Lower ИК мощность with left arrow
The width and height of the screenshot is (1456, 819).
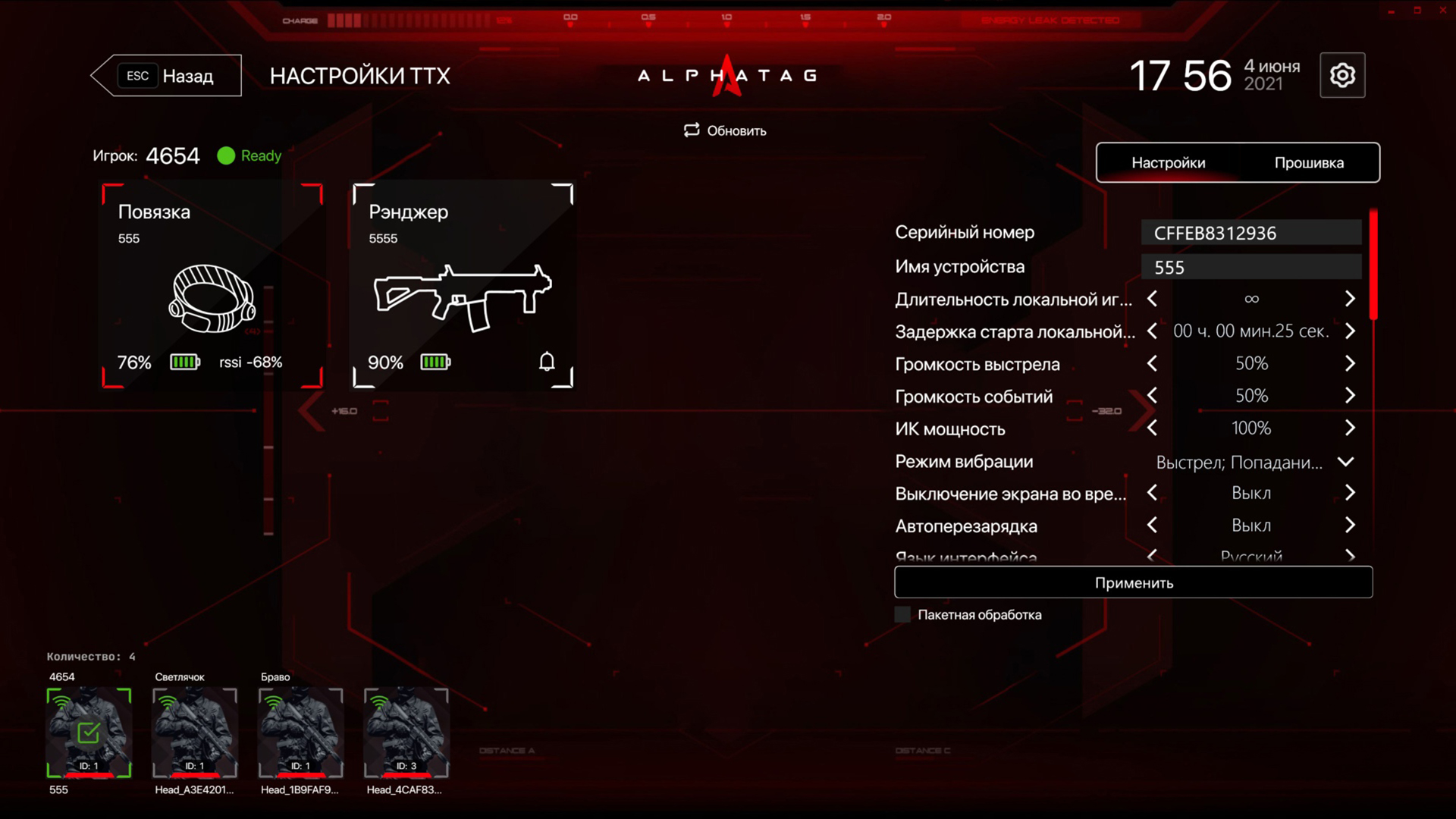tap(1152, 428)
